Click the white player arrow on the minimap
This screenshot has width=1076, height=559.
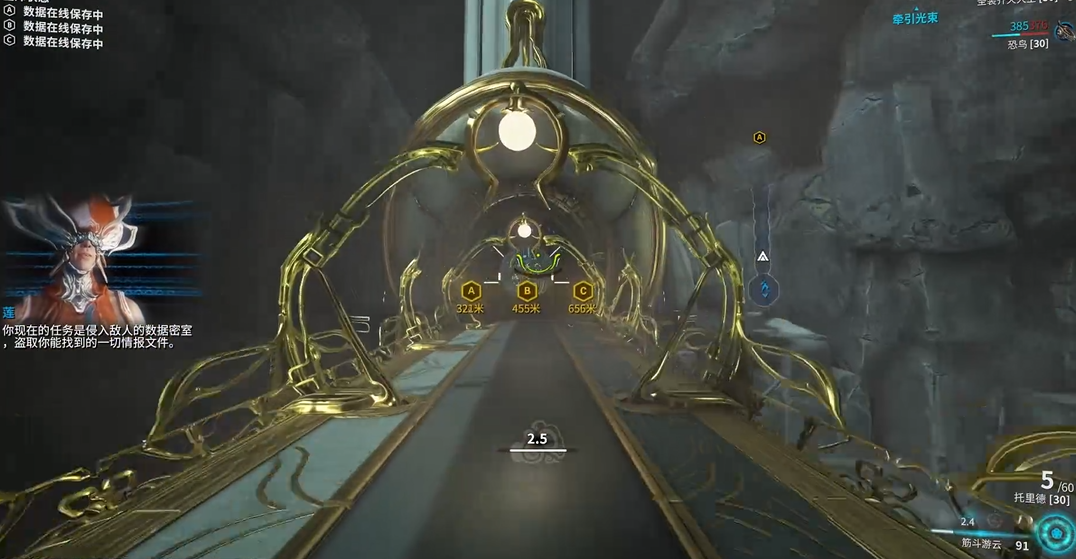(x=763, y=257)
